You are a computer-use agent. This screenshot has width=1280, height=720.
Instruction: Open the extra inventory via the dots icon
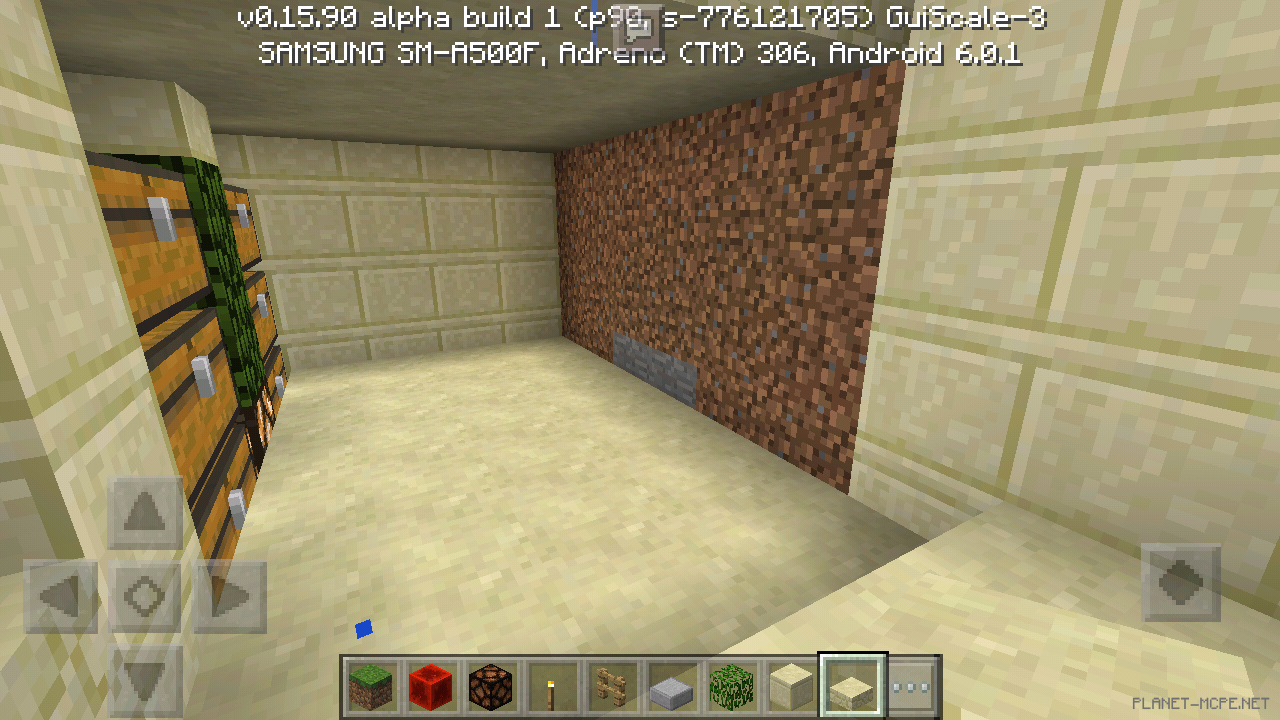pyautogui.click(x=911, y=686)
